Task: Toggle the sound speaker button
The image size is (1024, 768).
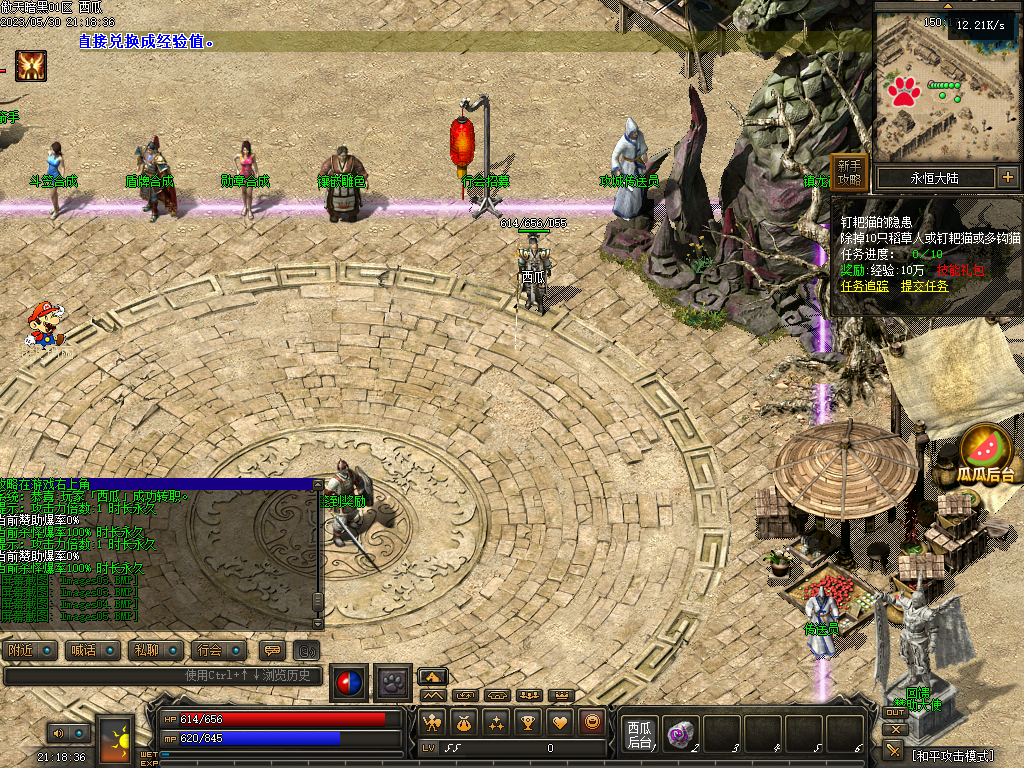Action: tap(58, 733)
